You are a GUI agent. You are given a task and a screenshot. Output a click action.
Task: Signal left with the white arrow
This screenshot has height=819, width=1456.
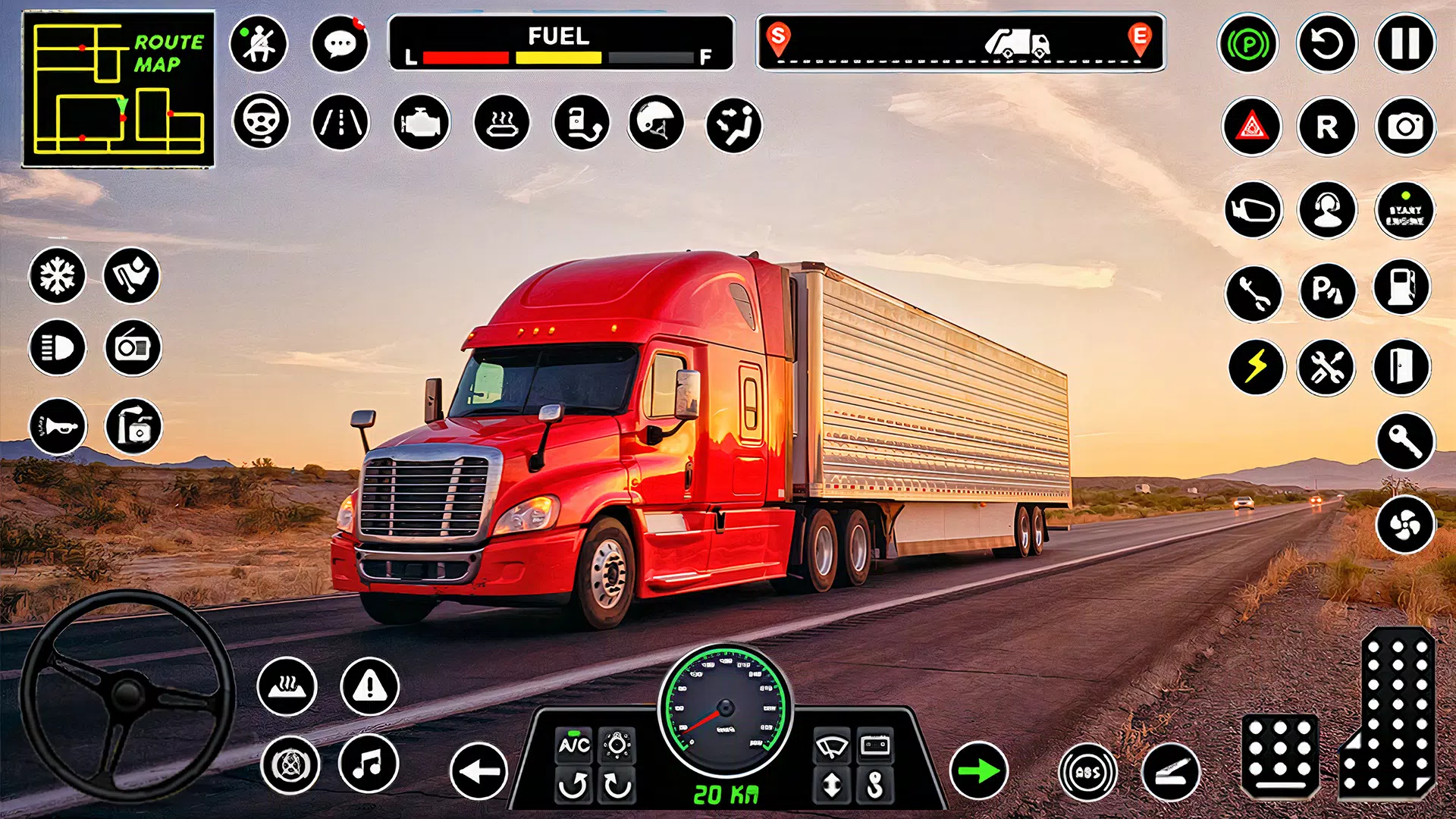click(x=479, y=772)
